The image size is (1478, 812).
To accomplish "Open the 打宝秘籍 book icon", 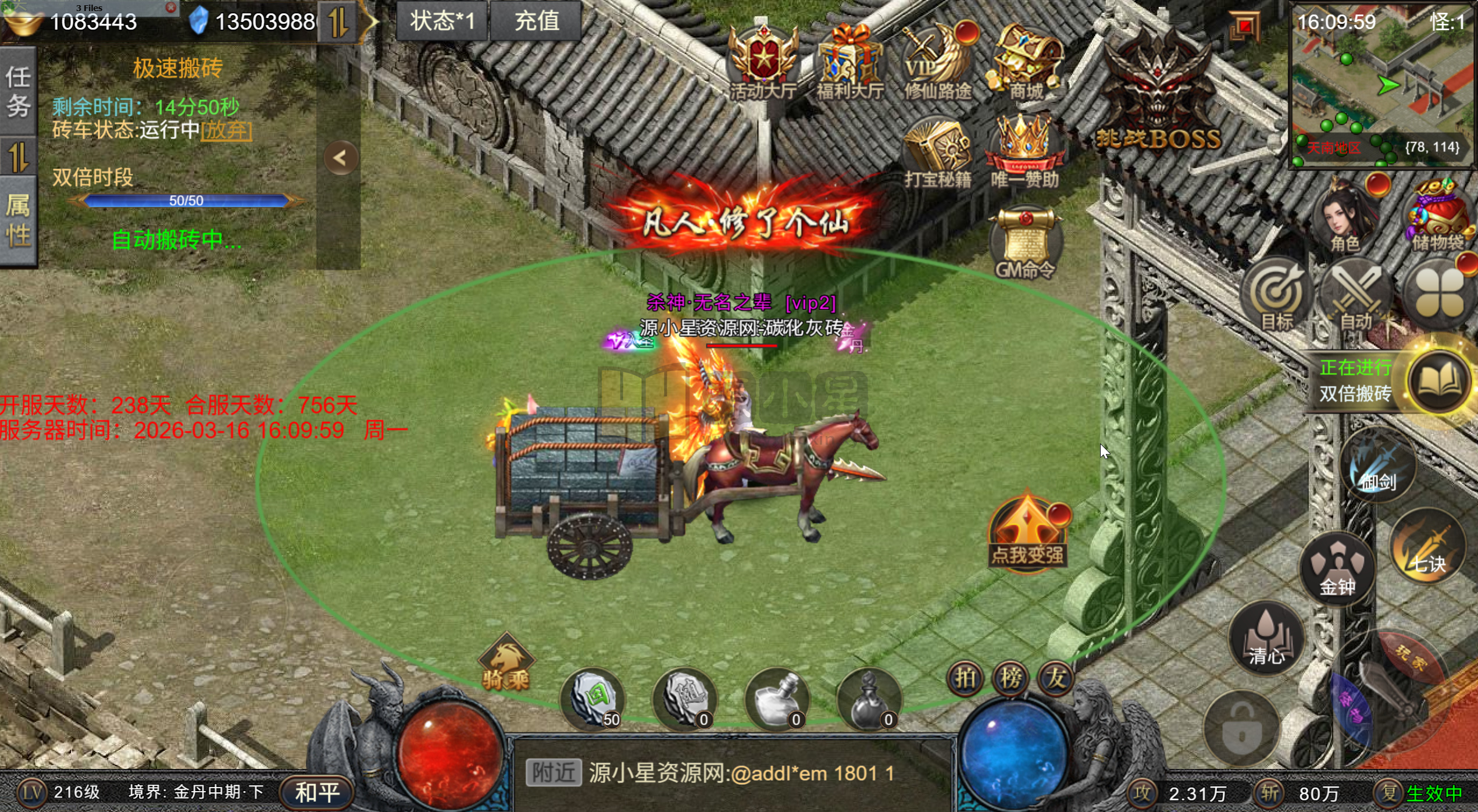I will point(937,152).
